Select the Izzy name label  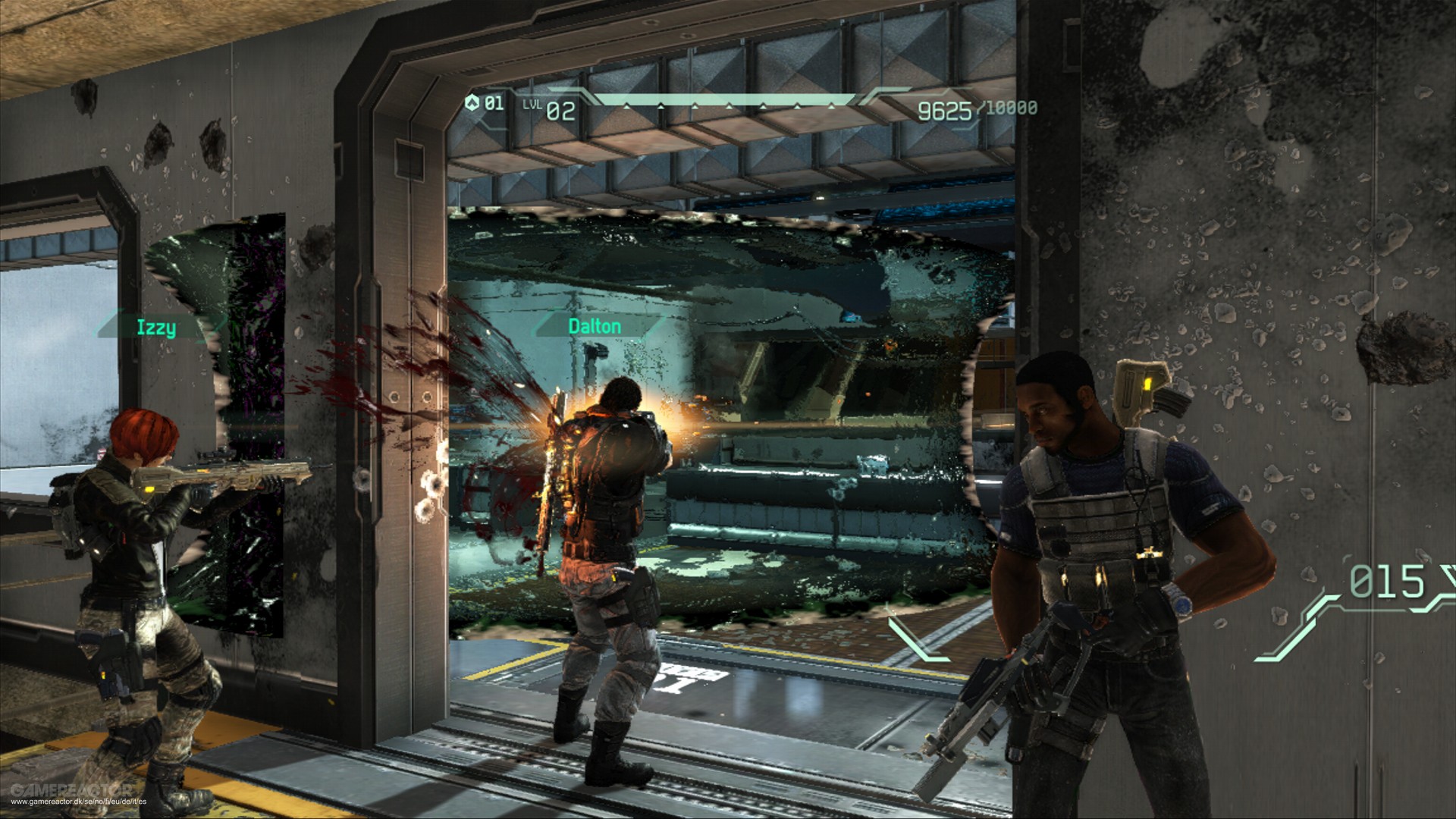[155, 328]
